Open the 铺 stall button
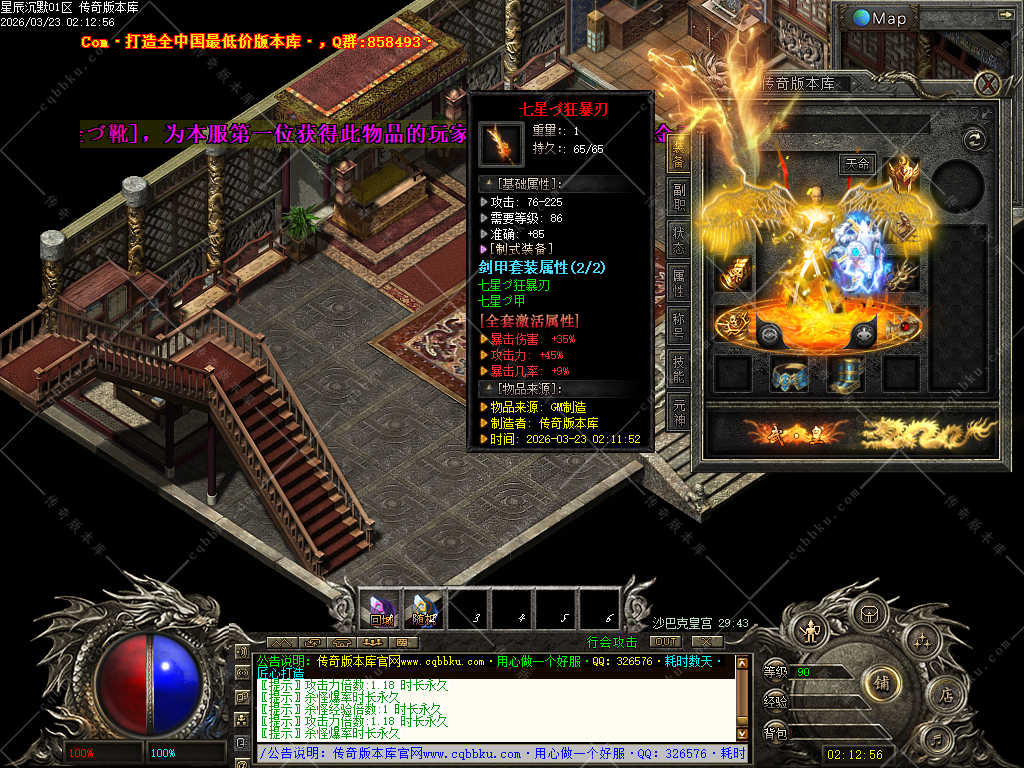Screen dimensions: 1024x768 tap(882, 683)
